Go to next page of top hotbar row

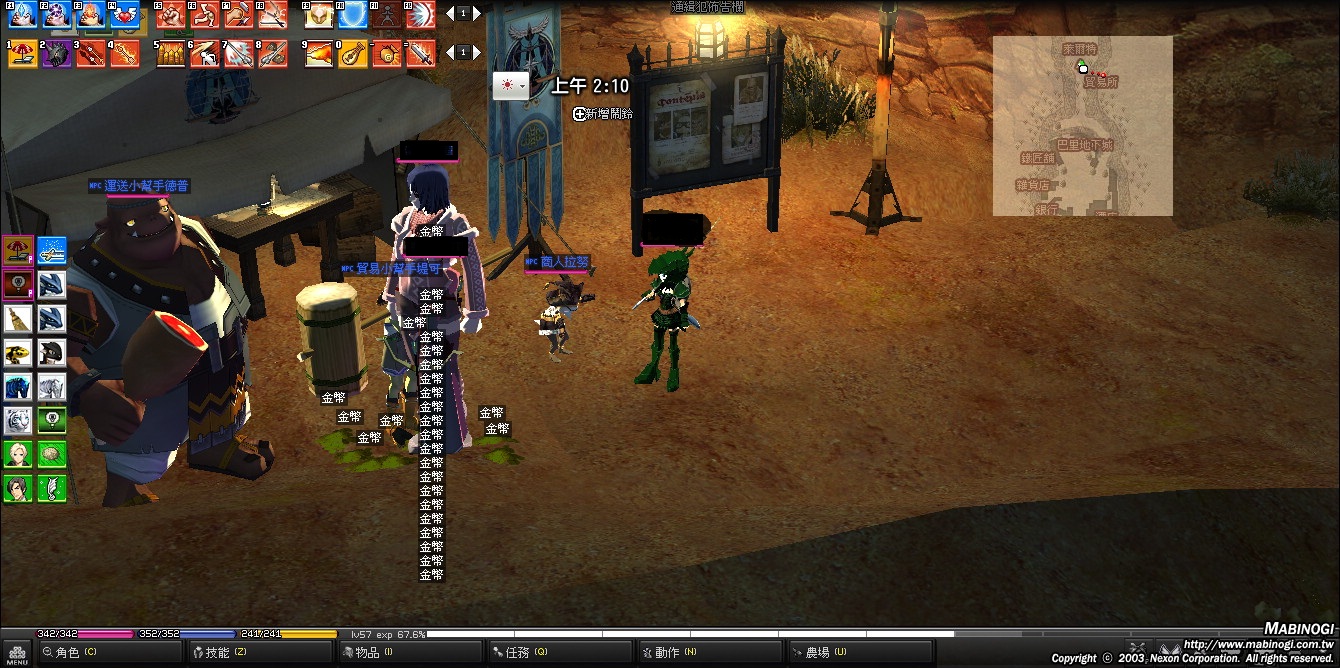coord(477,14)
